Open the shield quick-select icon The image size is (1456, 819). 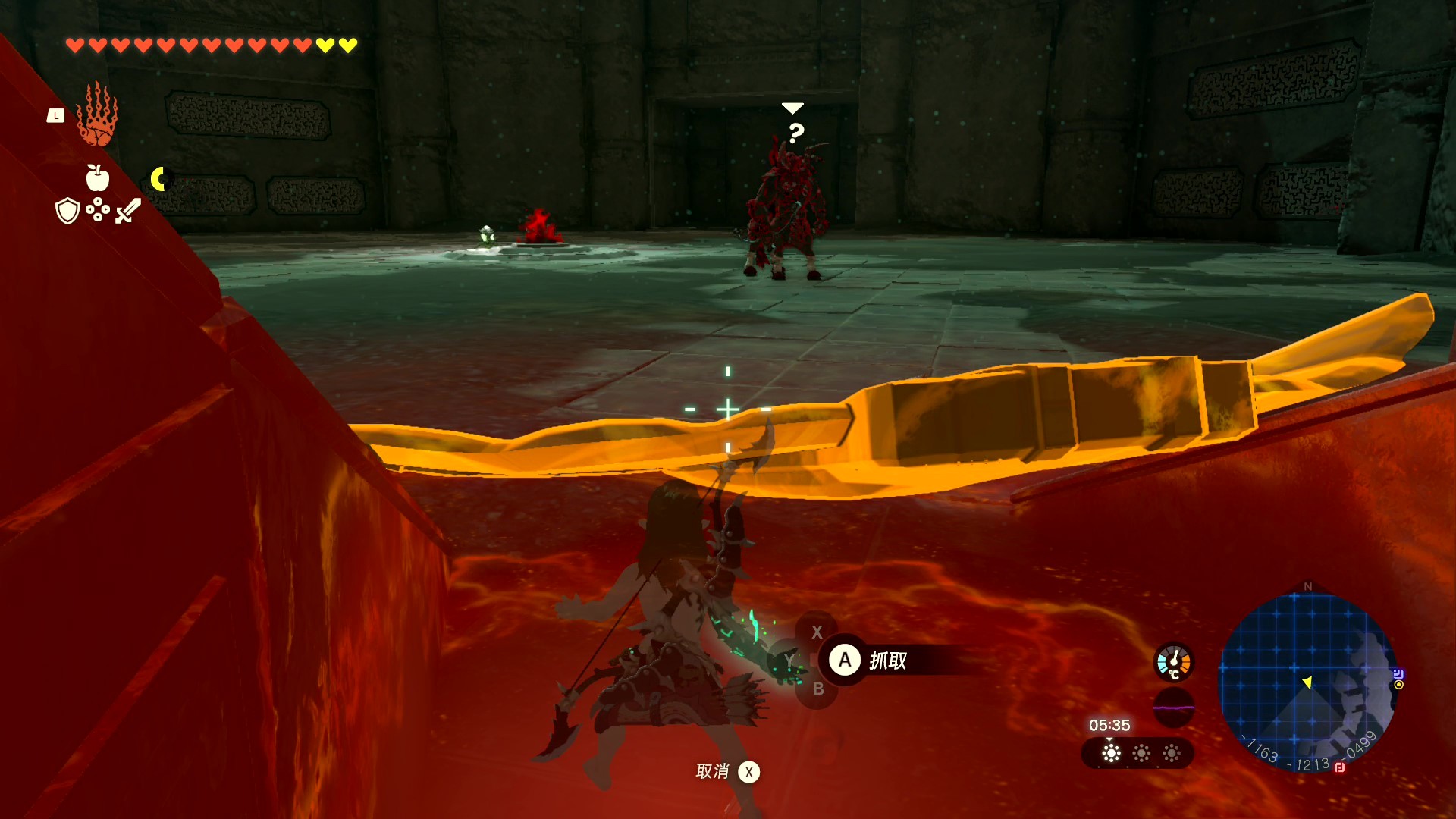pos(68,211)
